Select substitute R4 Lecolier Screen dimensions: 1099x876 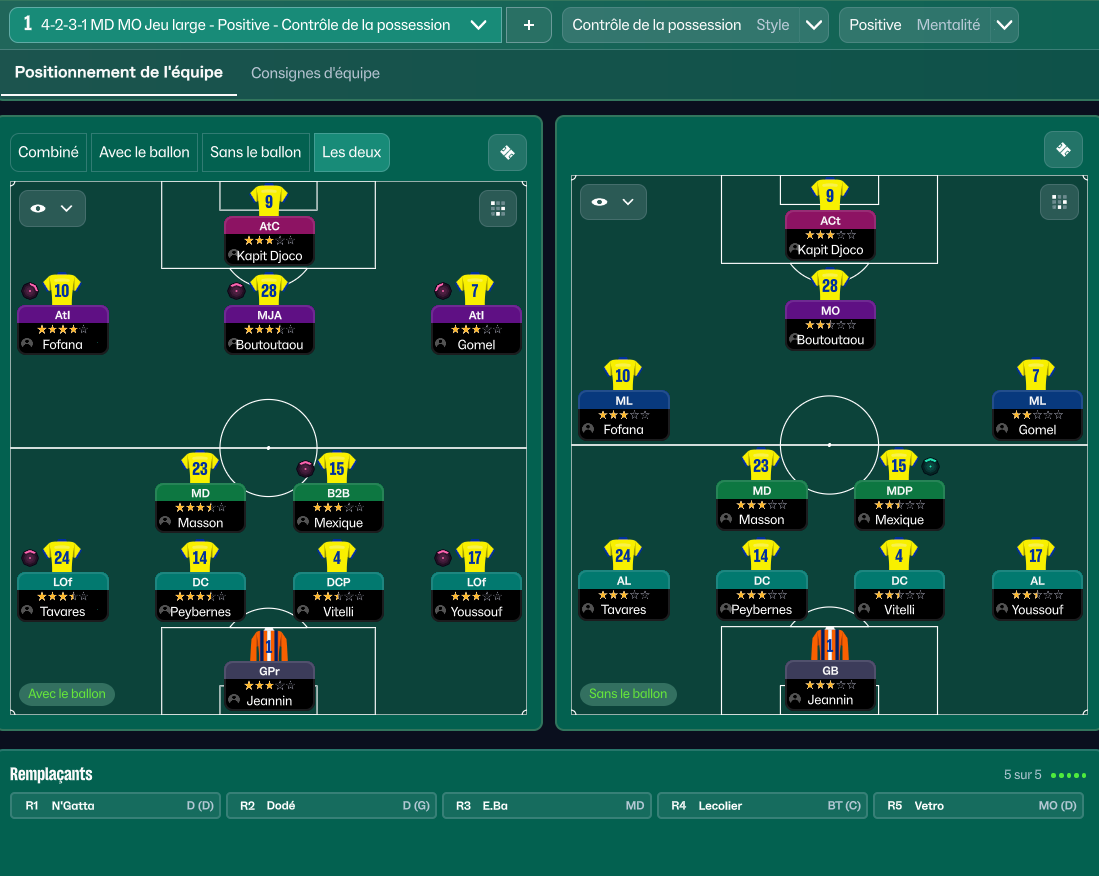point(763,806)
